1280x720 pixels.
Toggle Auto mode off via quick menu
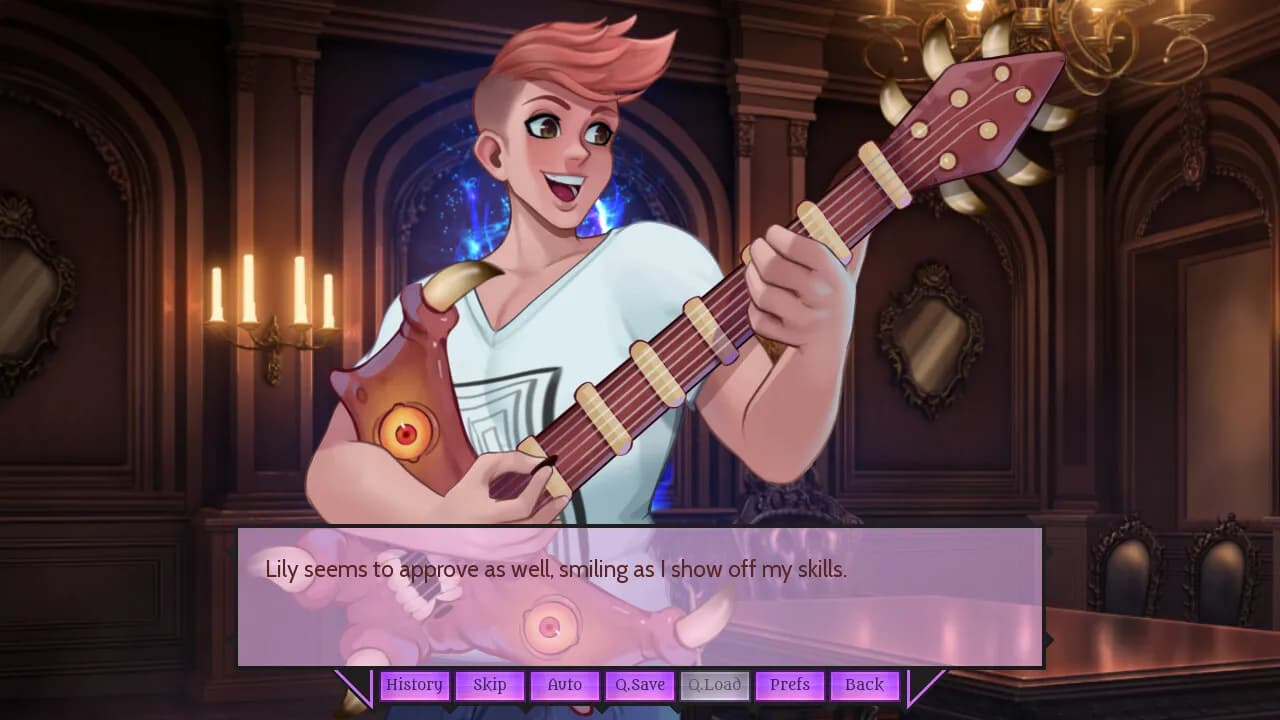point(564,685)
